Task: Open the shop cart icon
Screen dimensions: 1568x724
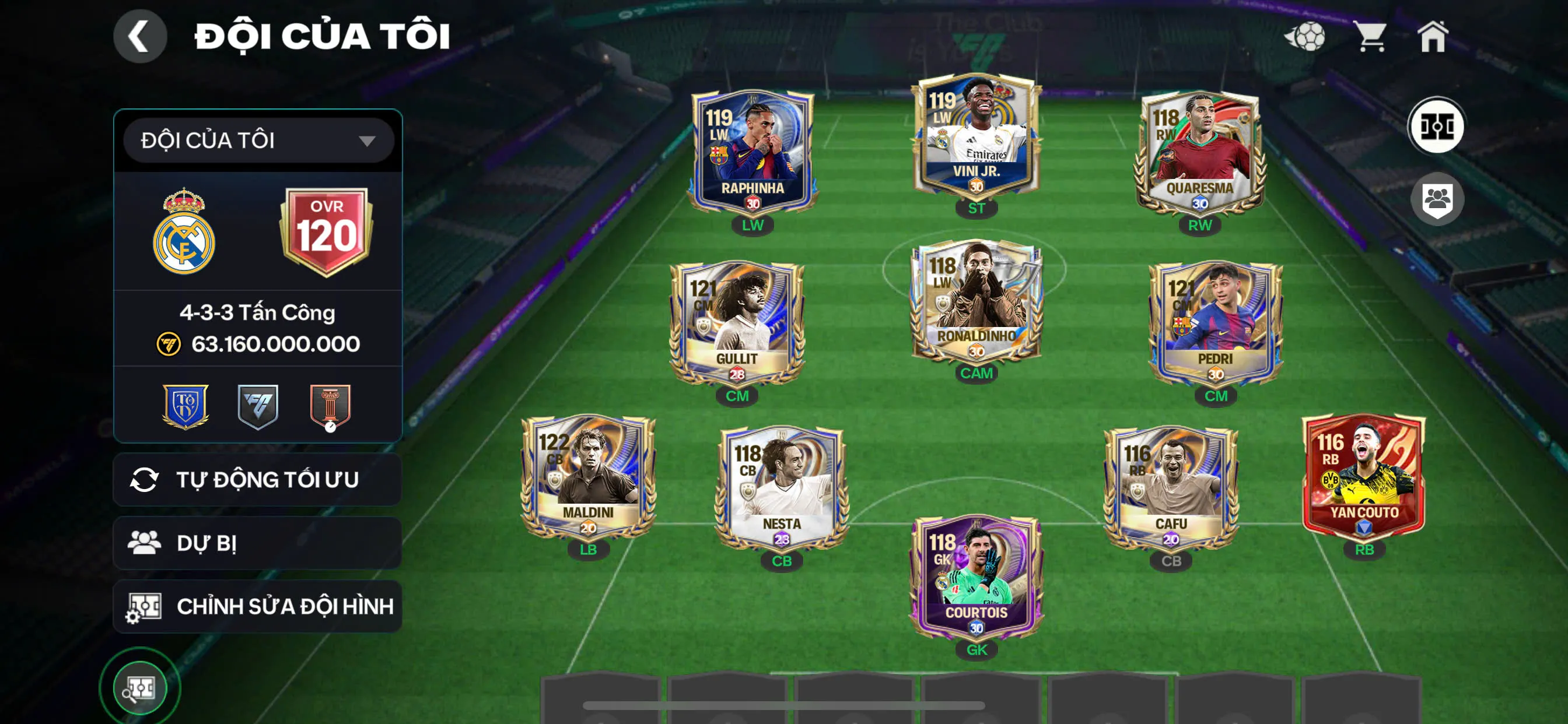Action: point(1371,37)
